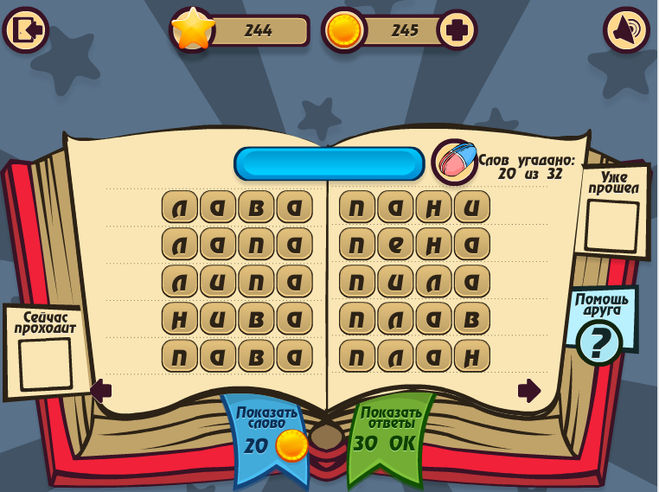Select the guessed word ЛИПА
The image size is (659, 492).
pyautogui.click(x=235, y=282)
